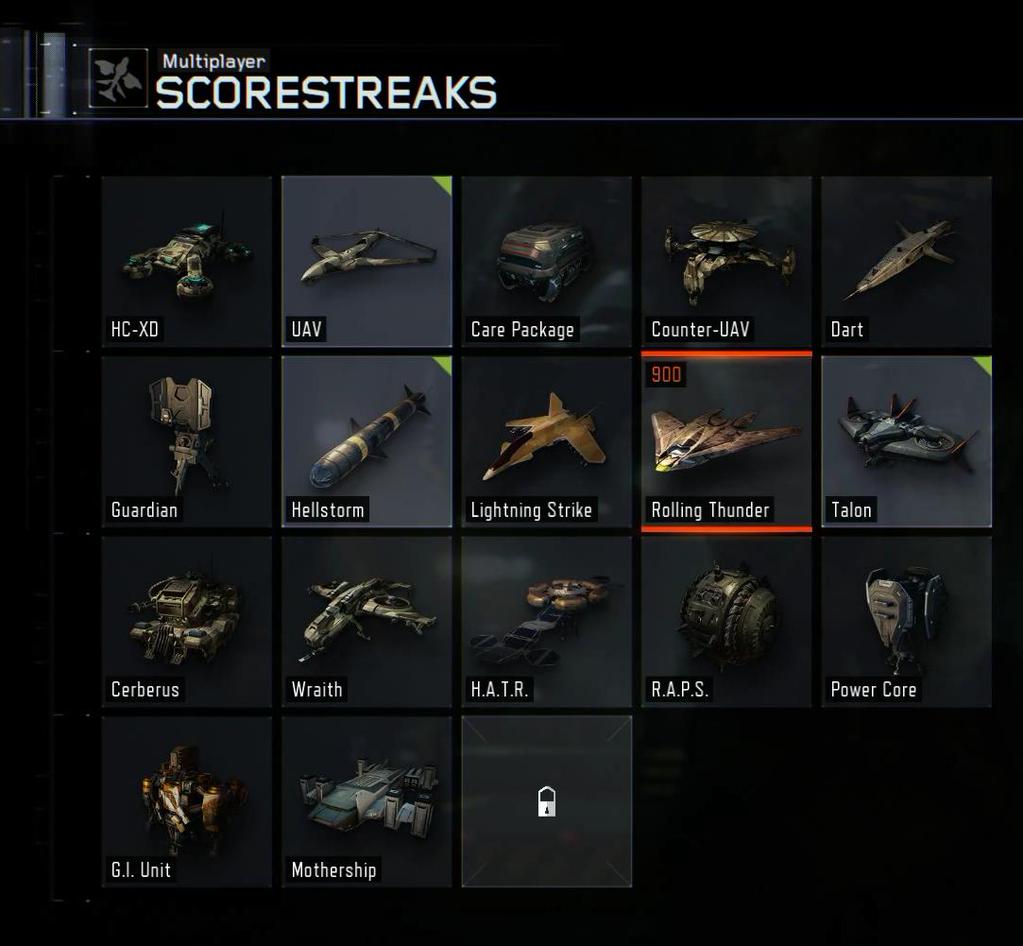Select the G.I. Unit scorestreak
Viewport: 1023px width, 946px height.
click(x=187, y=801)
